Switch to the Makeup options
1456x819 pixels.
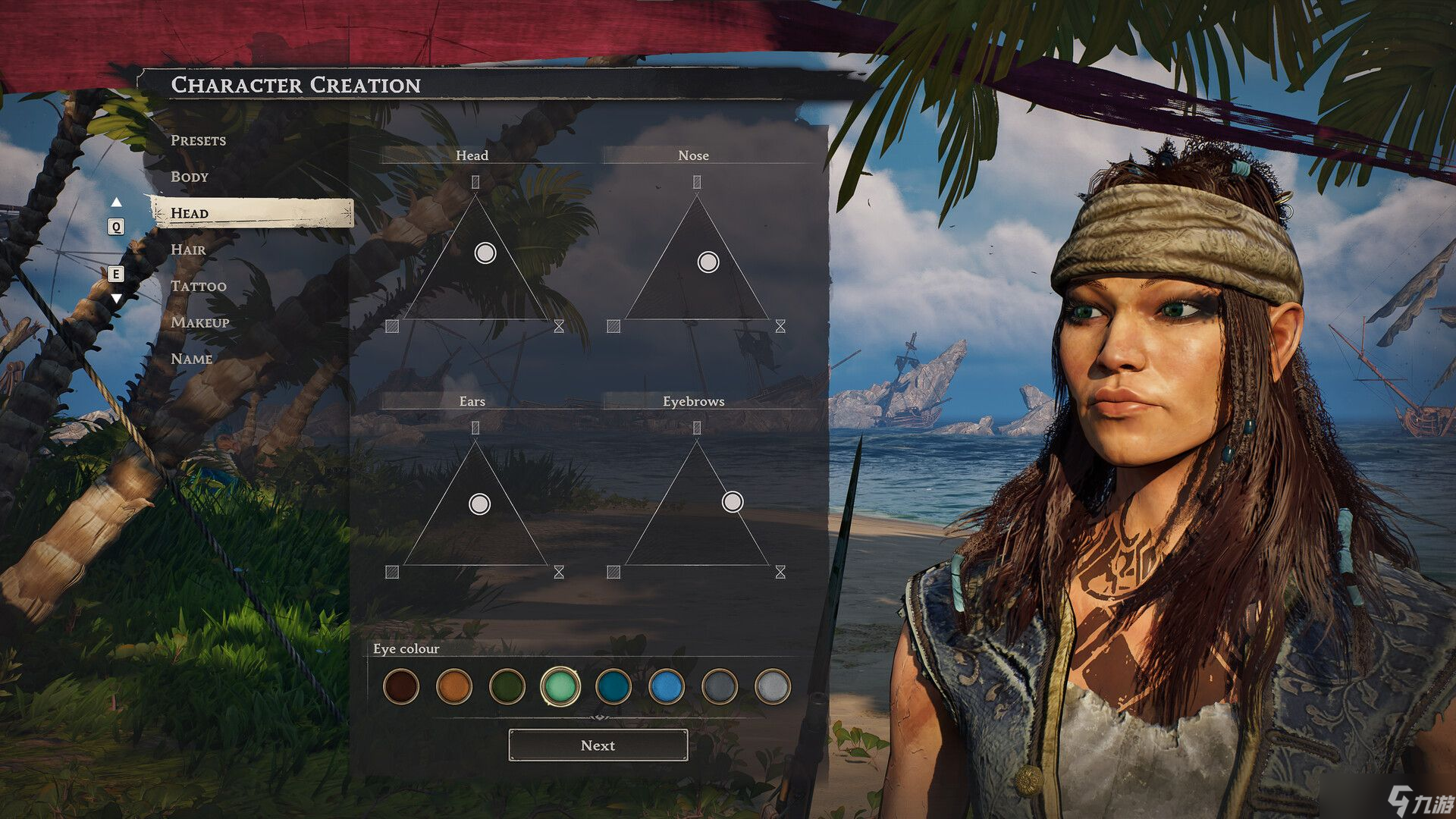click(199, 322)
